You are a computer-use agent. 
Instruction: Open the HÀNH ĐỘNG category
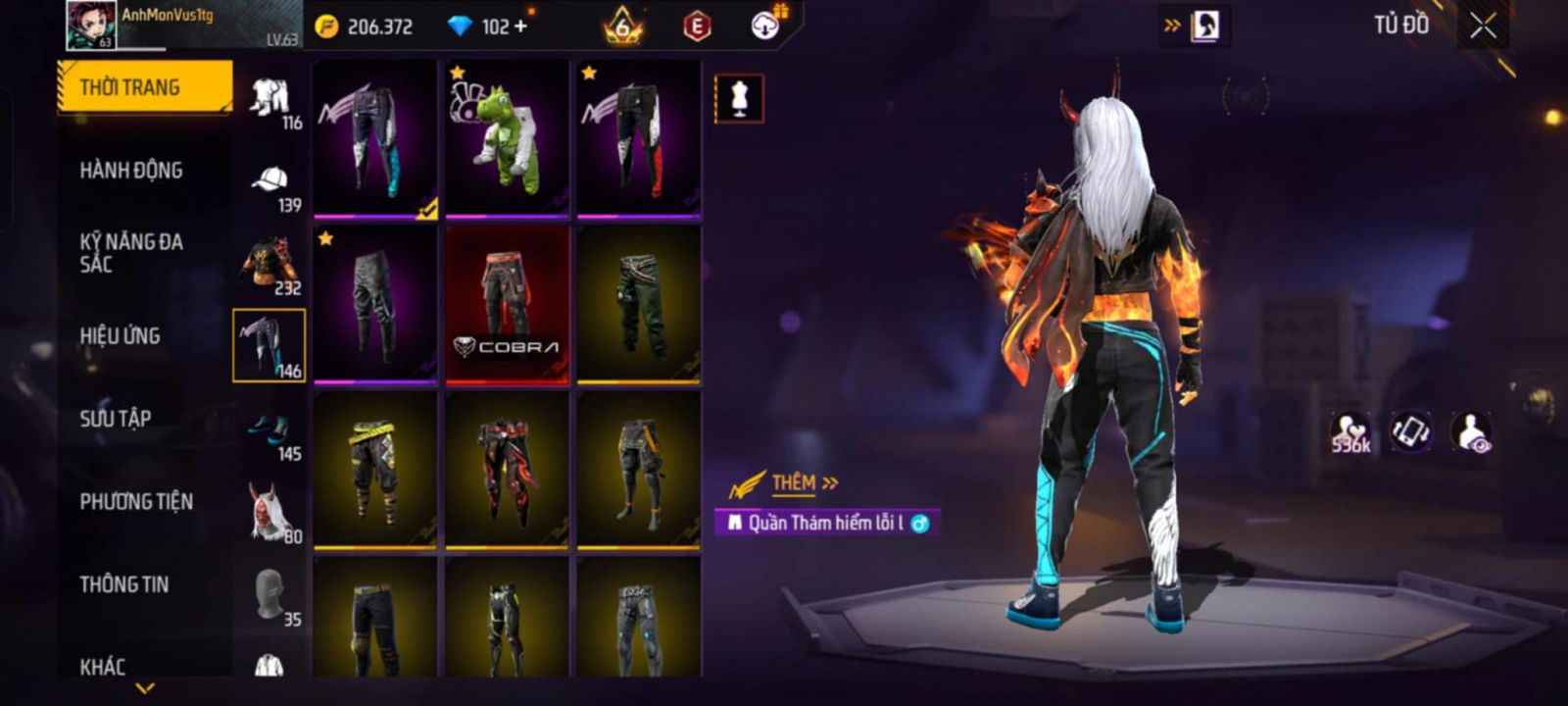click(x=131, y=171)
